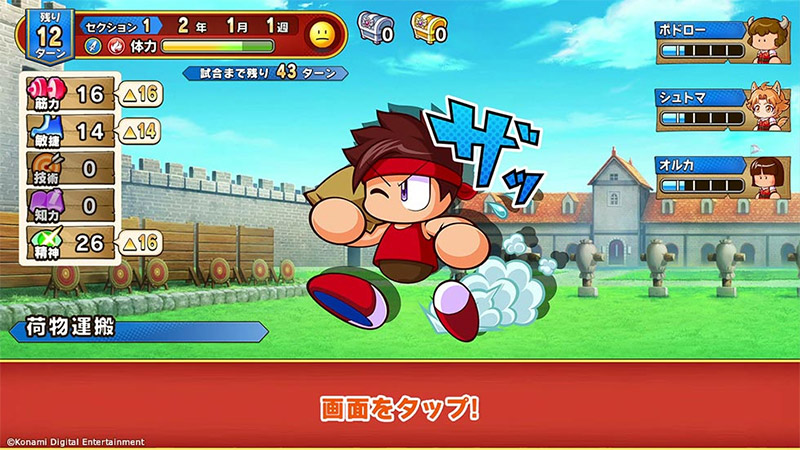Tap the red 画面をタップ! banner
800x450 pixels.
tap(400, 408)
